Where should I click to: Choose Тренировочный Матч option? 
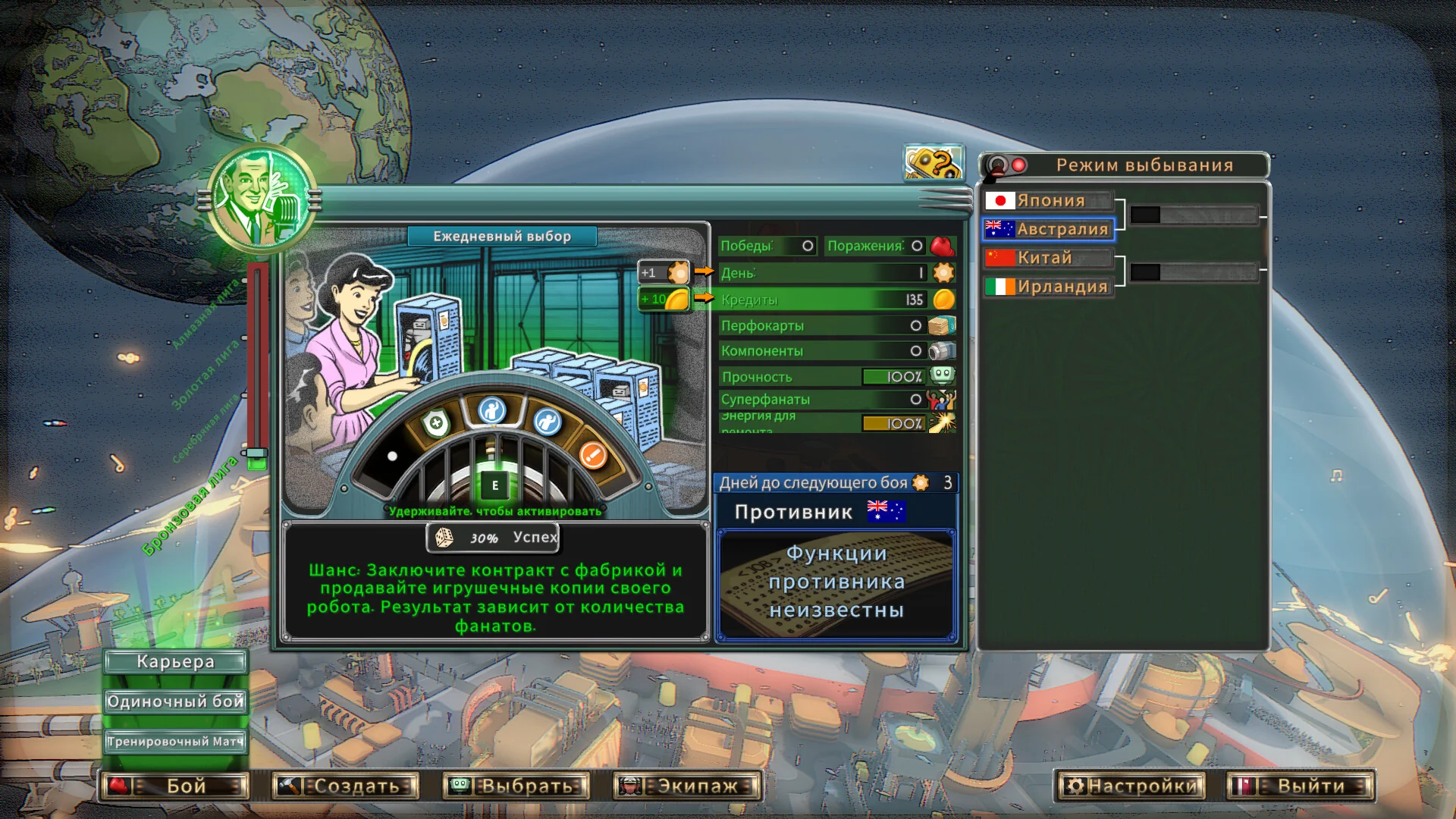tap(175, 742)
